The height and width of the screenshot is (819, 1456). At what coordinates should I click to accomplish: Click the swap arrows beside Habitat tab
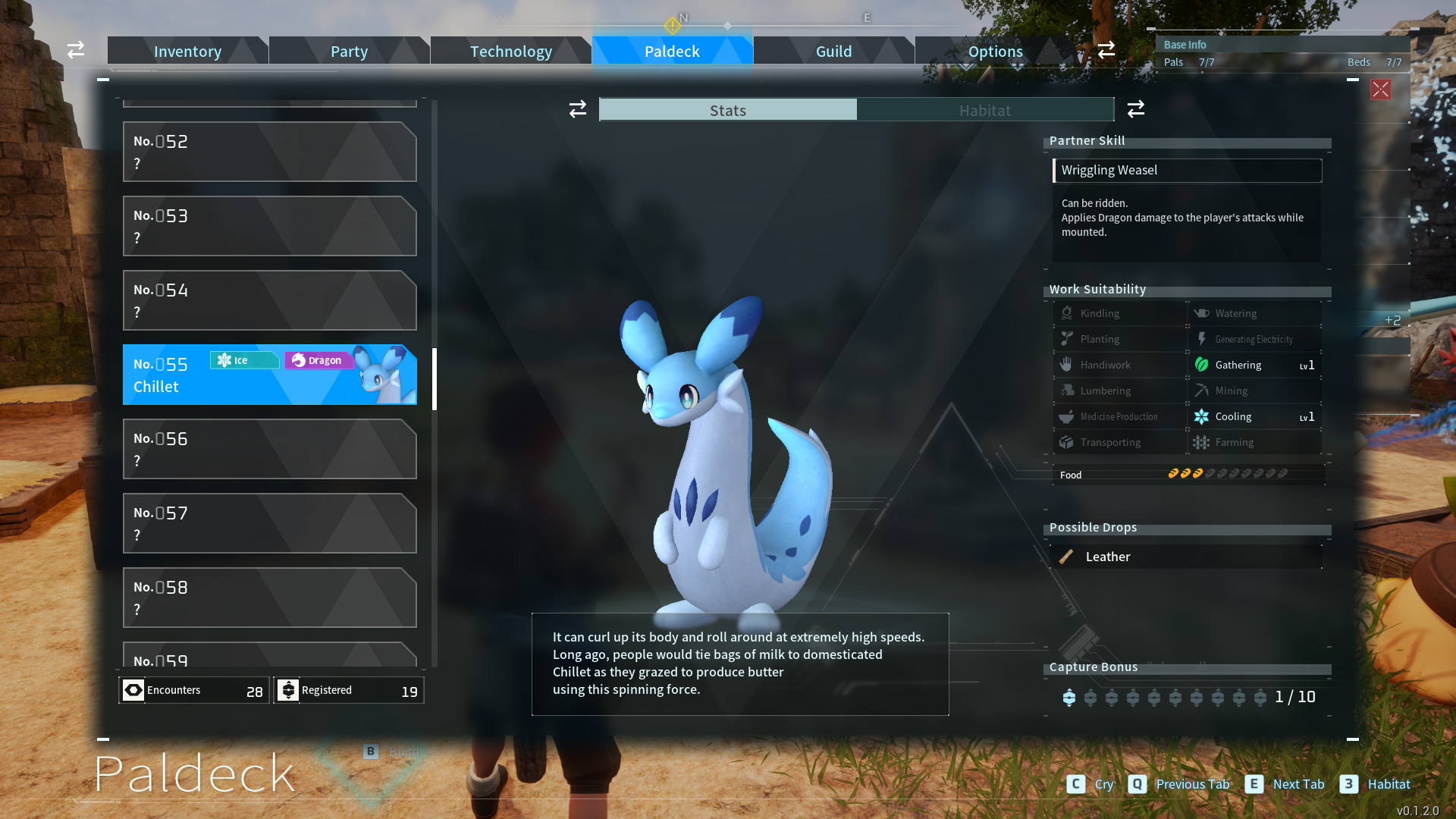(1135, 109)
